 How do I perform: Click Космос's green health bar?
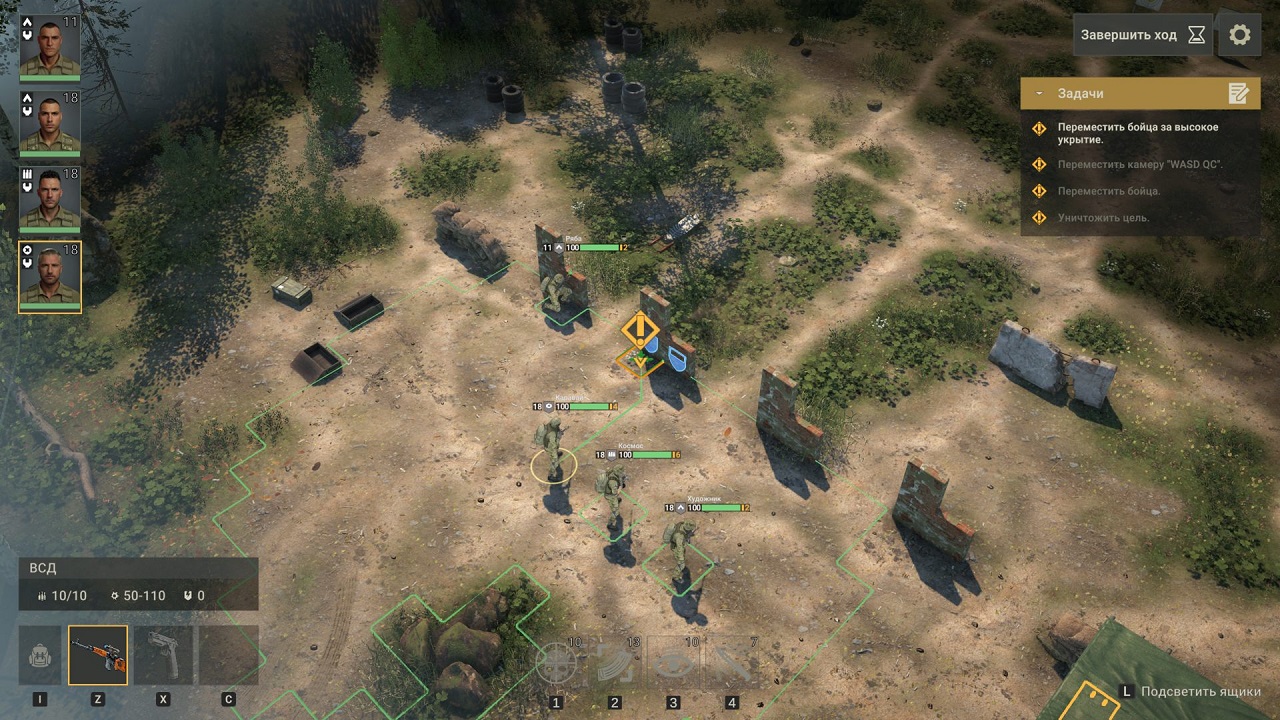point(653,454)
